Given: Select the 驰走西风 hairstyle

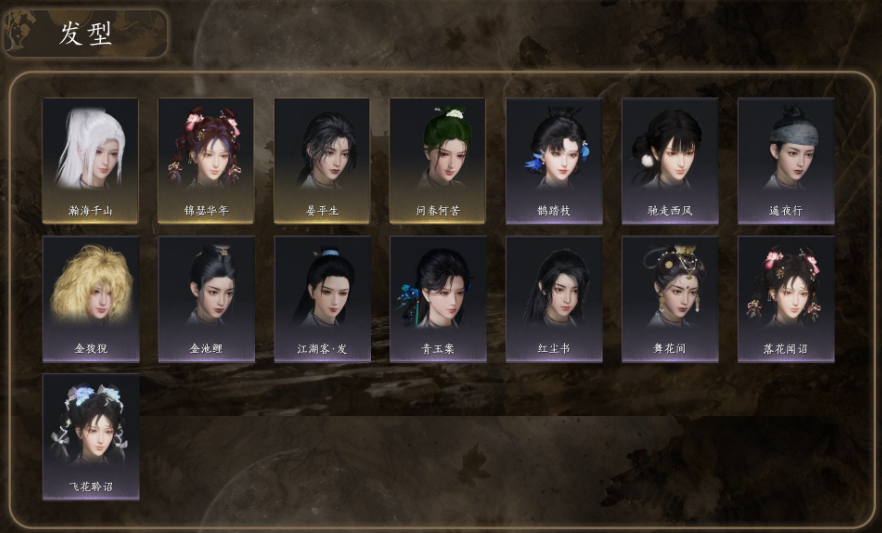Looking at the screenshot, I should point(670,160).
